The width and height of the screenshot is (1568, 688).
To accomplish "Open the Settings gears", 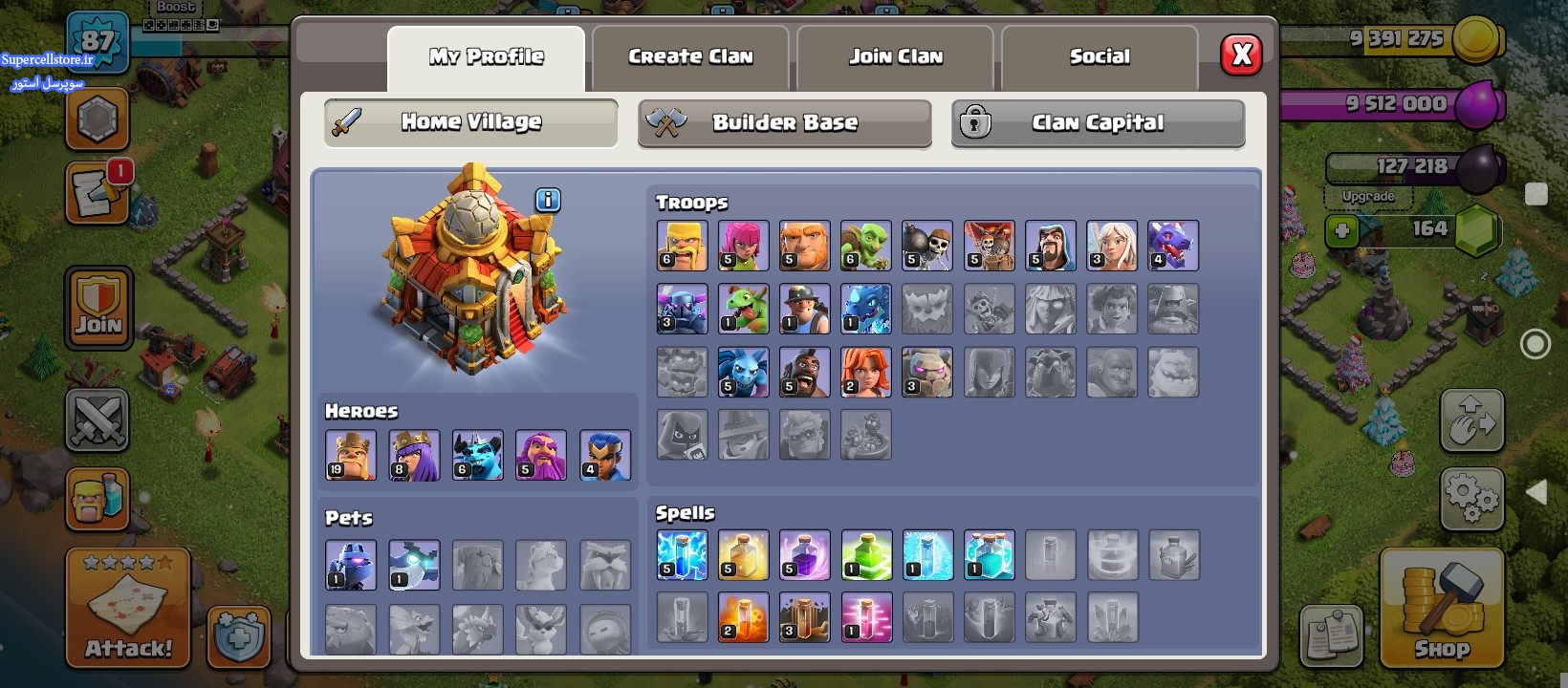I will tap(1471, 498).
